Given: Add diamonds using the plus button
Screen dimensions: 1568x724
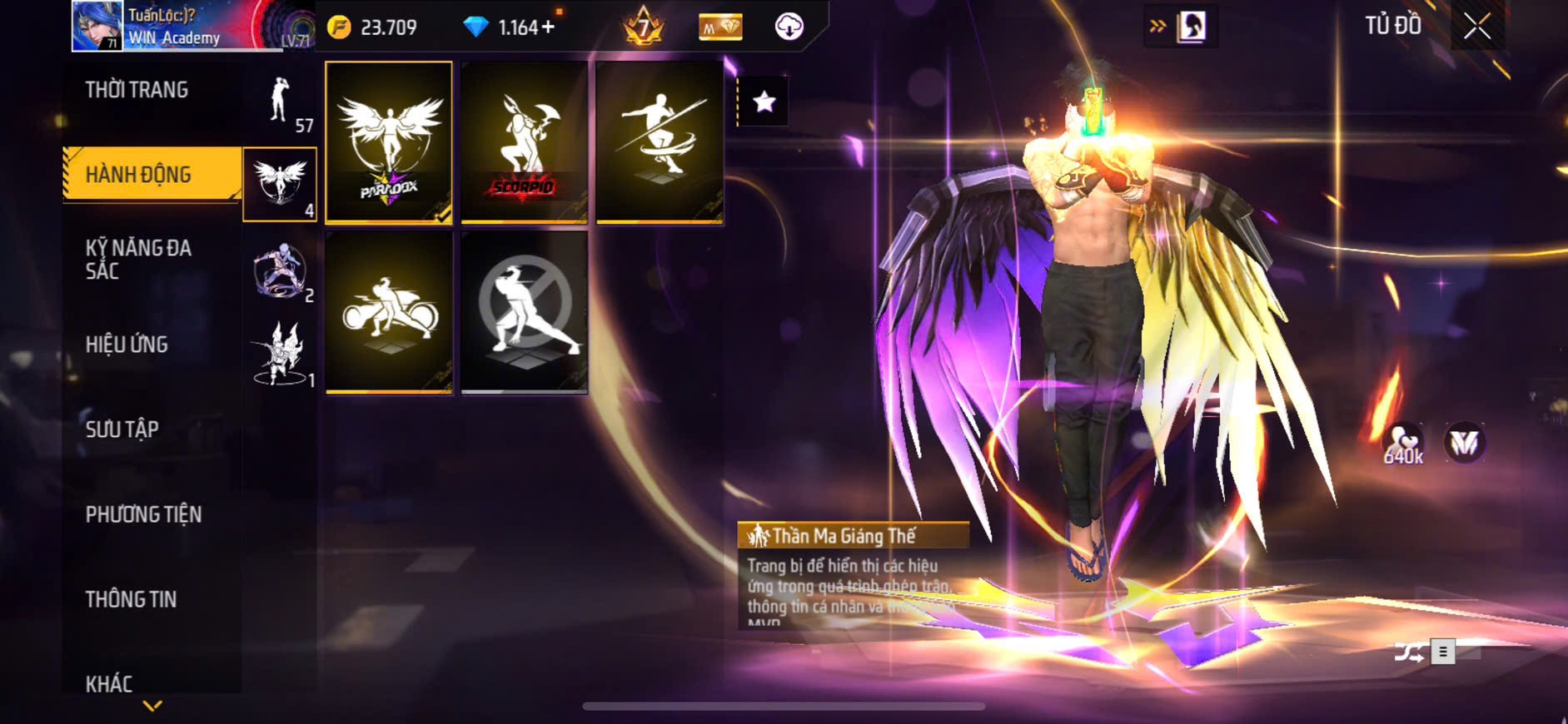Looking at the screenshot, I should tap(548, 27).
